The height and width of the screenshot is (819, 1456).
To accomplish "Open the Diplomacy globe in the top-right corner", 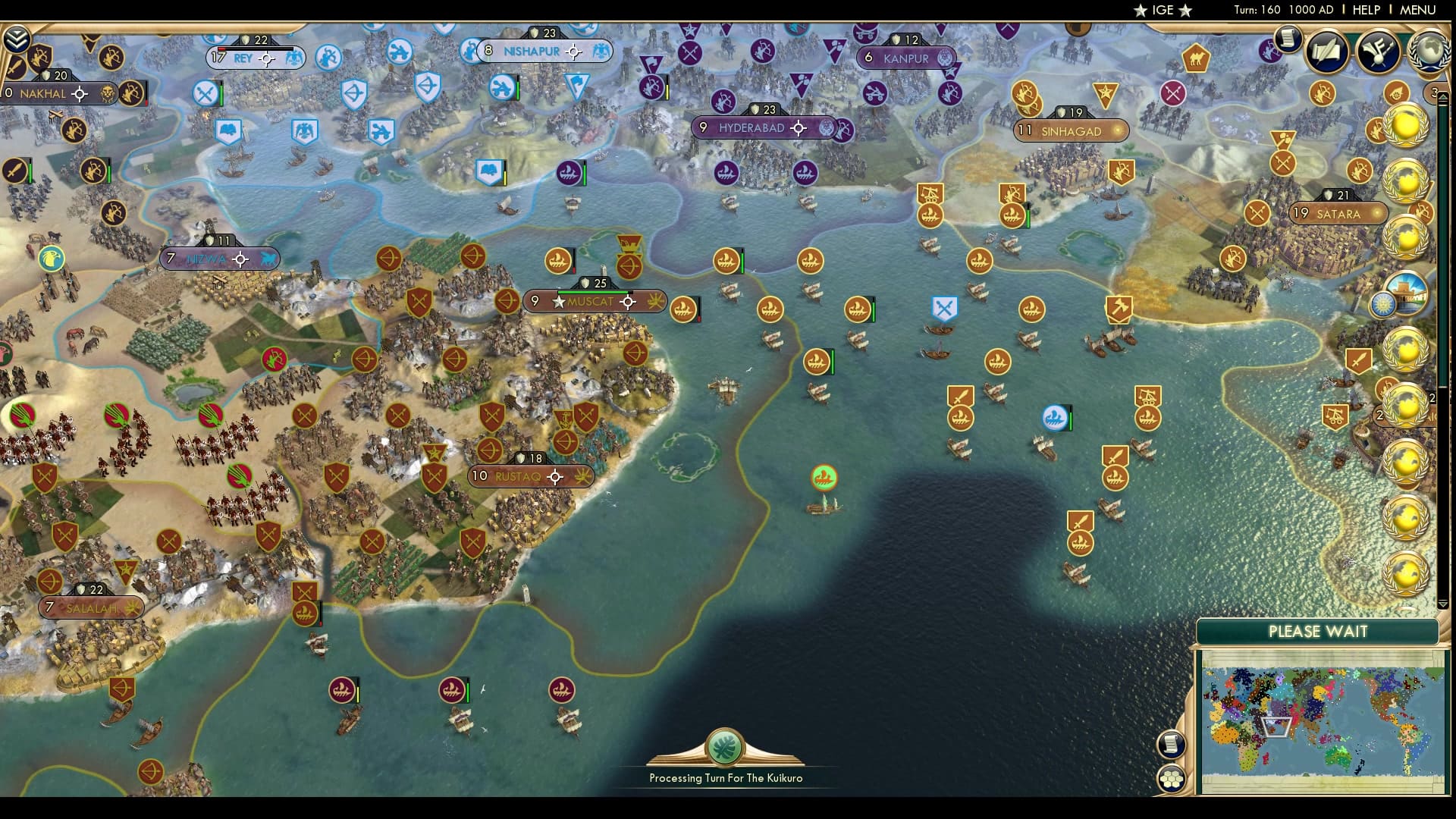I will [1430, 52].
